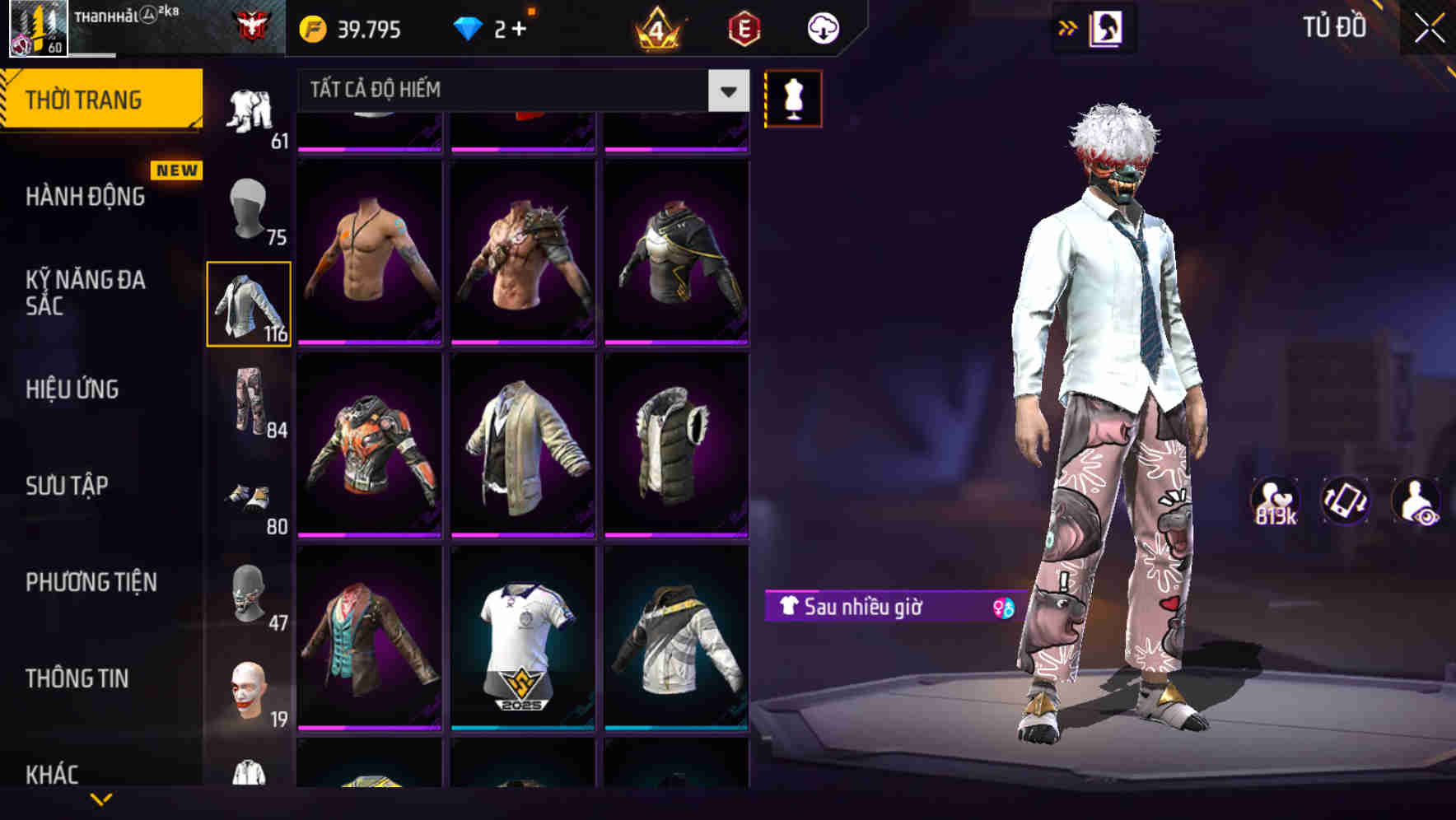Toggle the gender symbol on the outfit banner
Image resolution: width=1456 pixels, height=820 pixels.
point(1003,607)
